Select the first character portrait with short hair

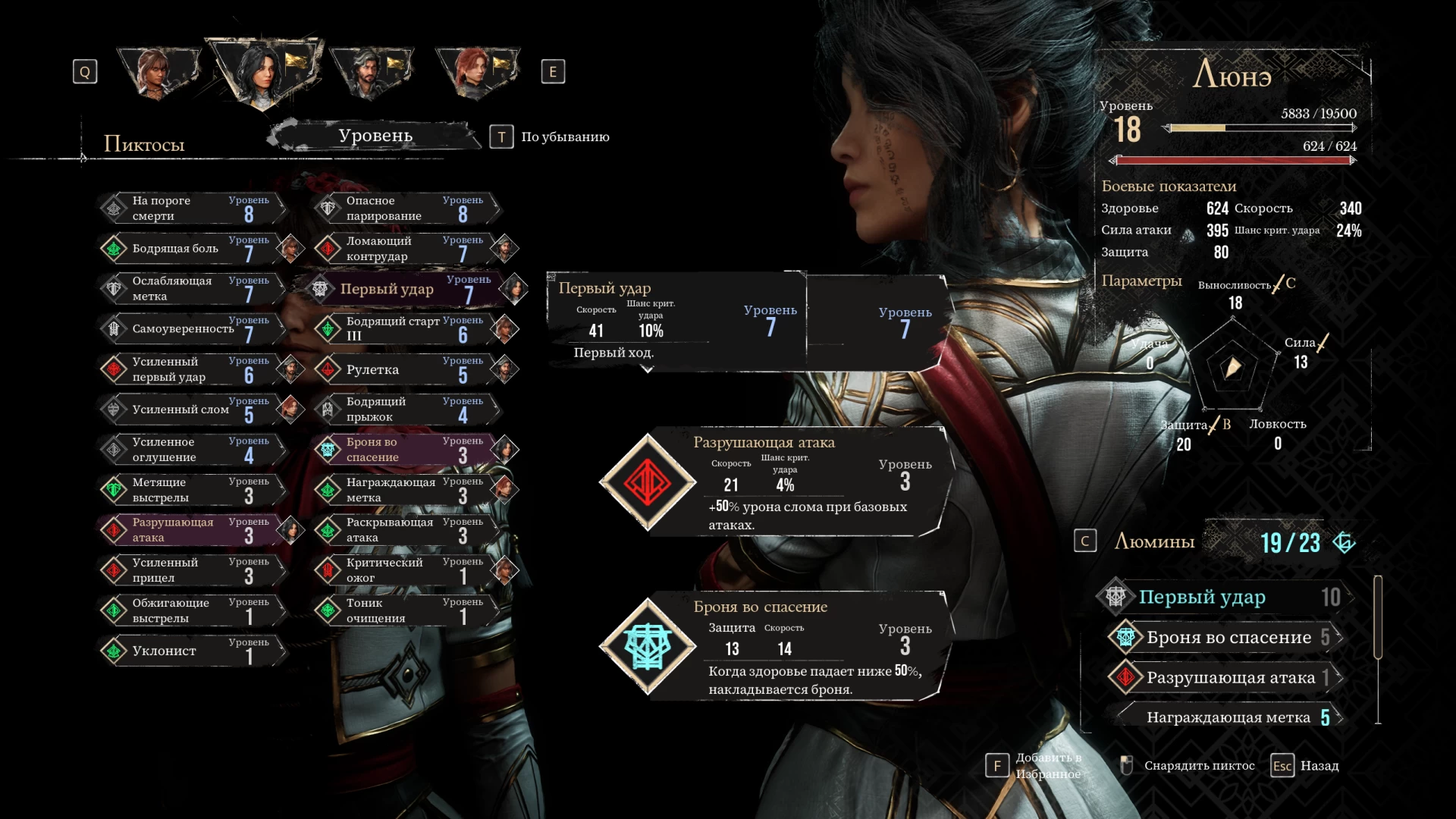tap(158, 73)
